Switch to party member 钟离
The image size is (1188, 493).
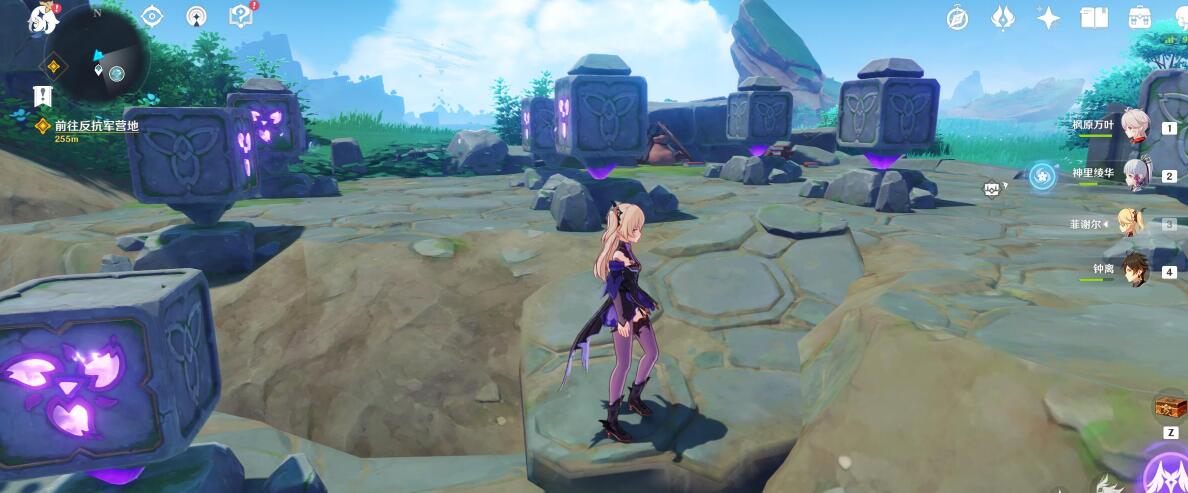pos(1133,270)
